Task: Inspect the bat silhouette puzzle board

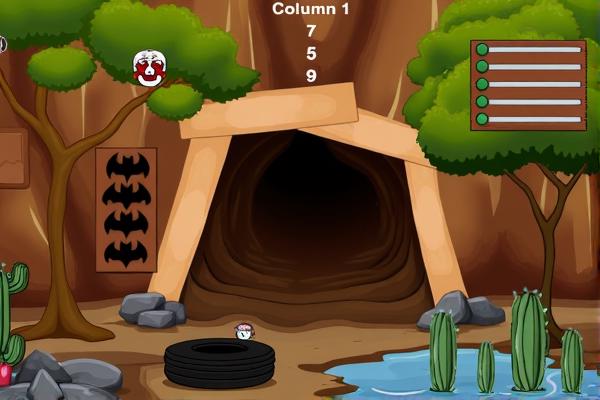Action: [x=126, y=210]
